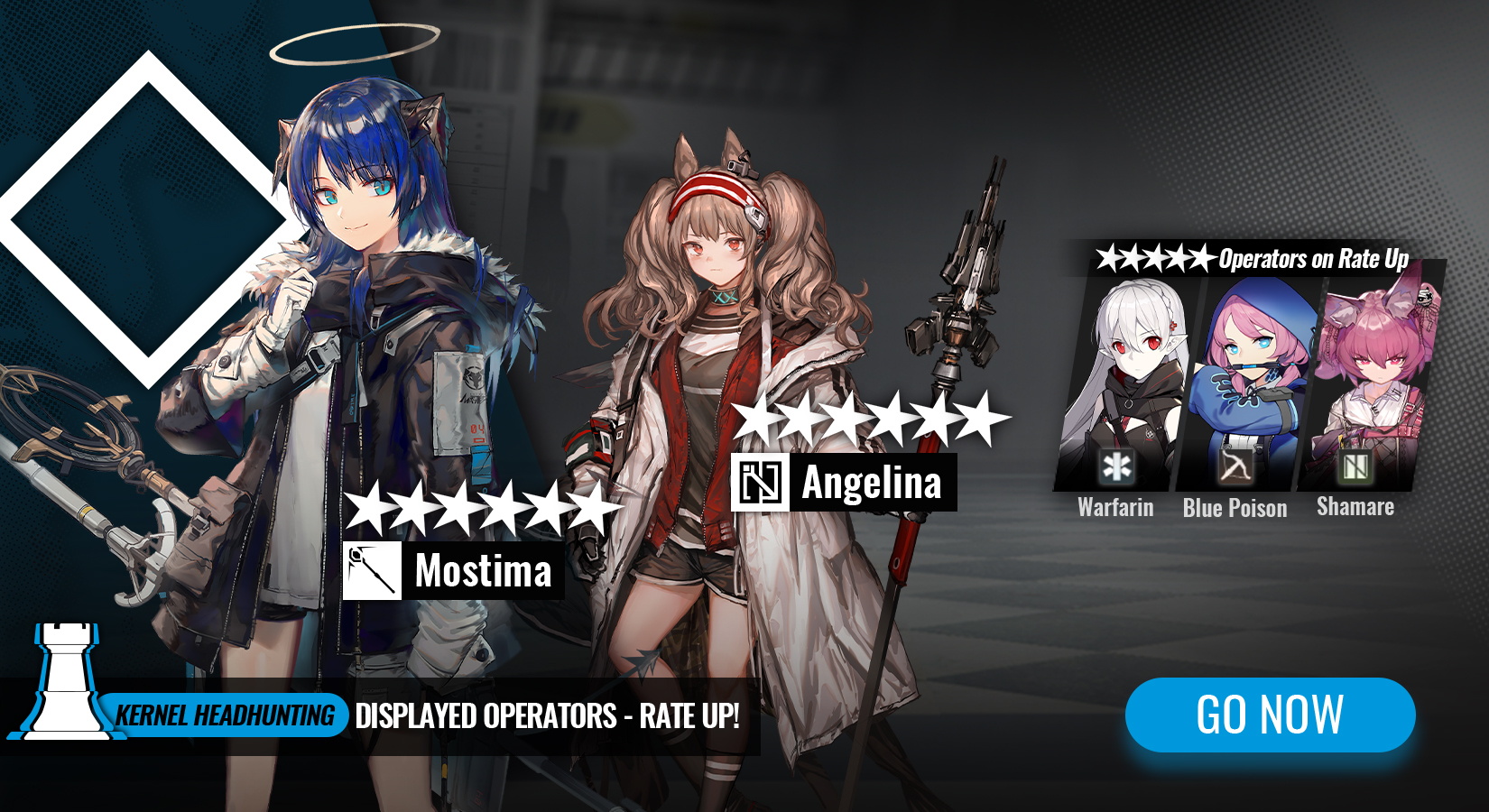Select the Angelina name label
1489x812 pixels.
[871, 483]
